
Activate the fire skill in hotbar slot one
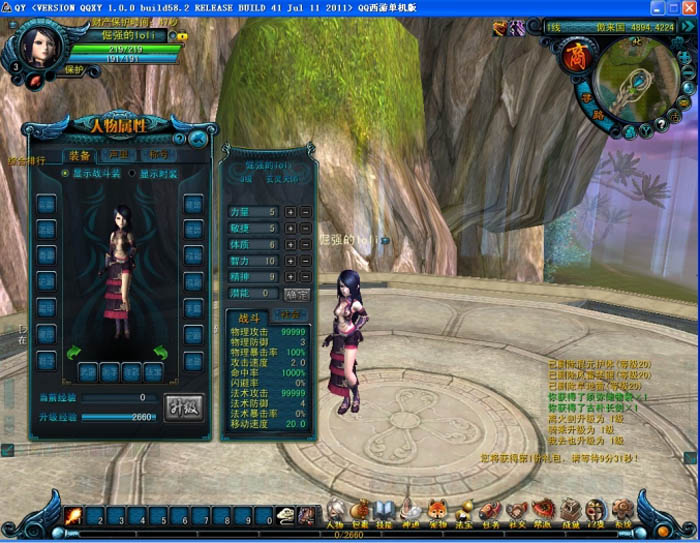pos(74,516)
